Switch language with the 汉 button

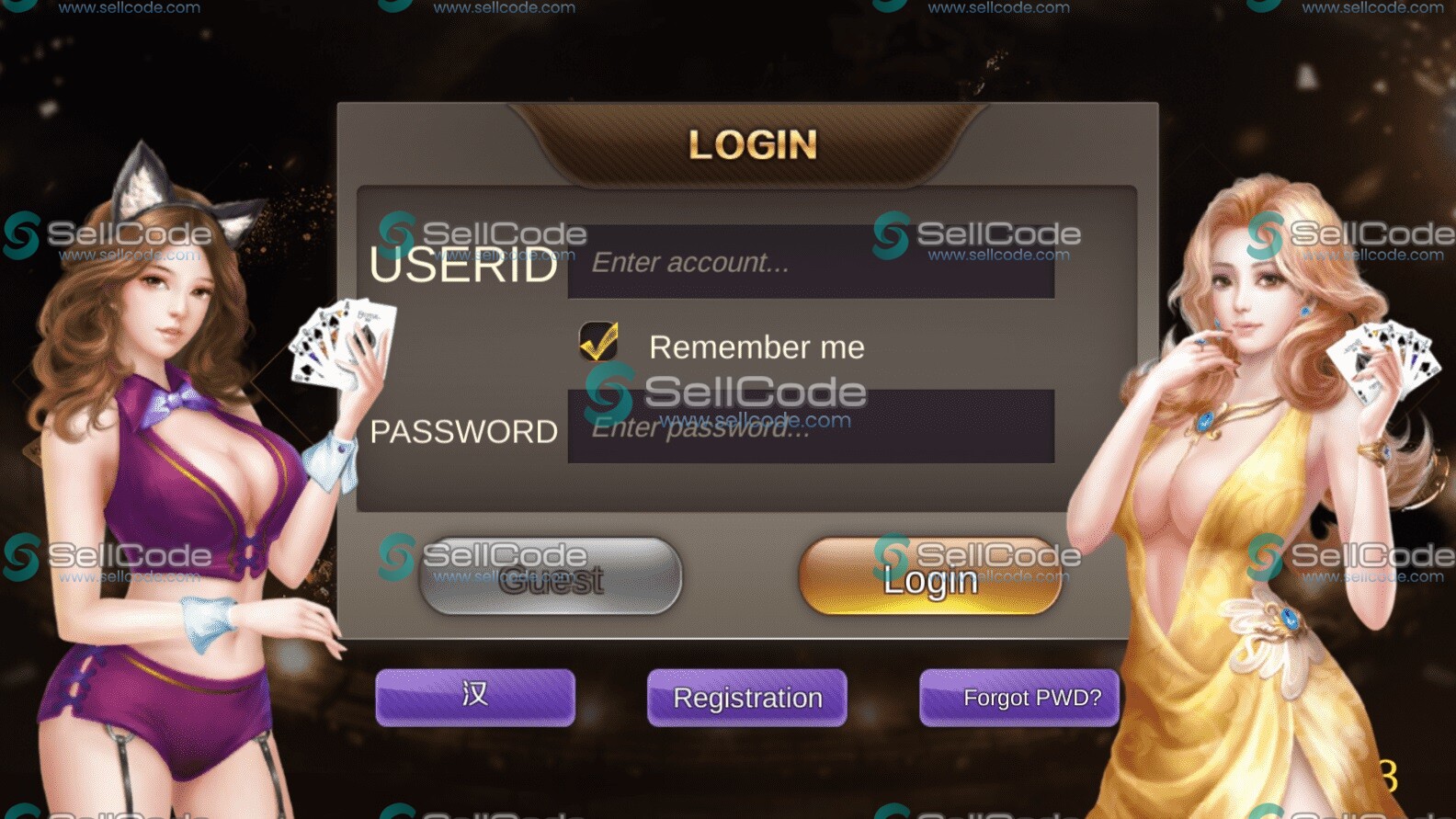[x=475, y=697]
